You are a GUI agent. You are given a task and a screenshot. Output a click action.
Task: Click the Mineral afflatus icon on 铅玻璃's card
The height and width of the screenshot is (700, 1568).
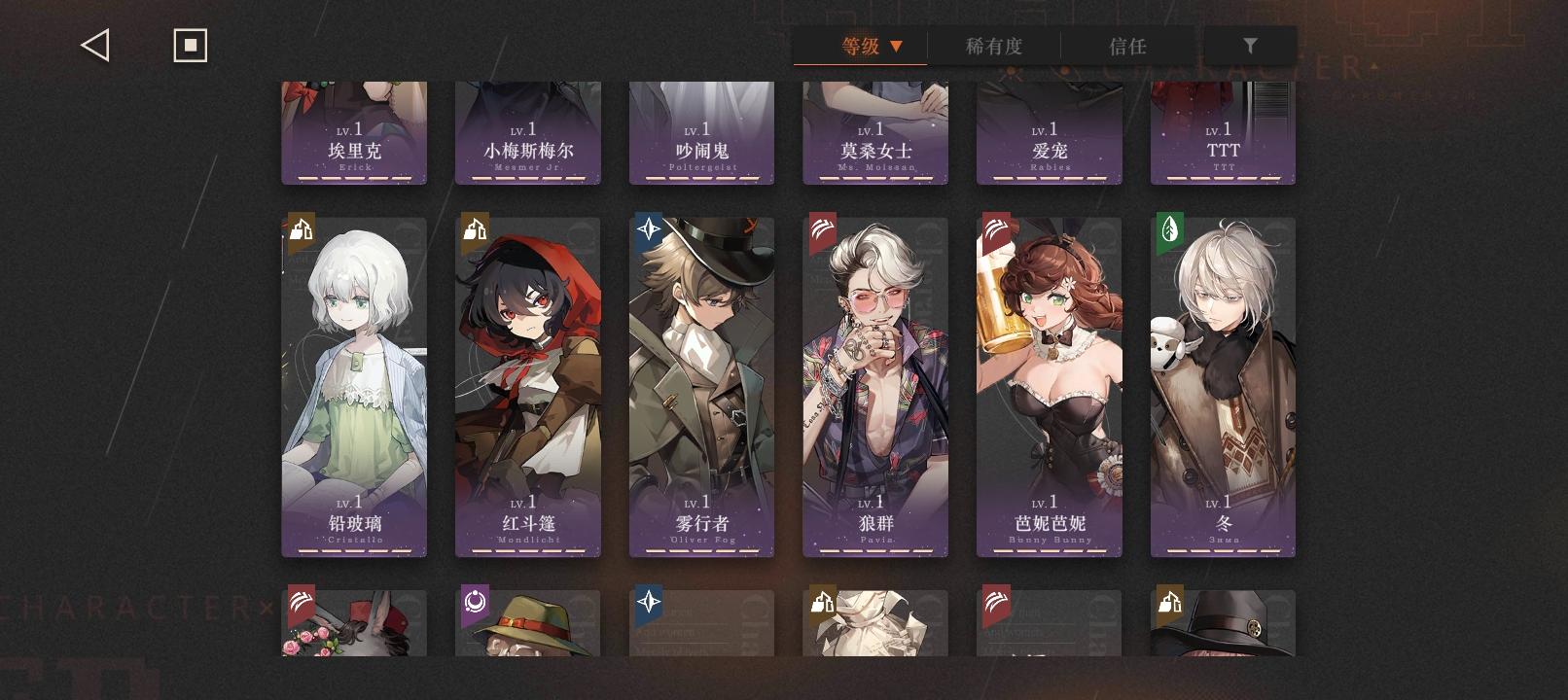click(301, 230)
